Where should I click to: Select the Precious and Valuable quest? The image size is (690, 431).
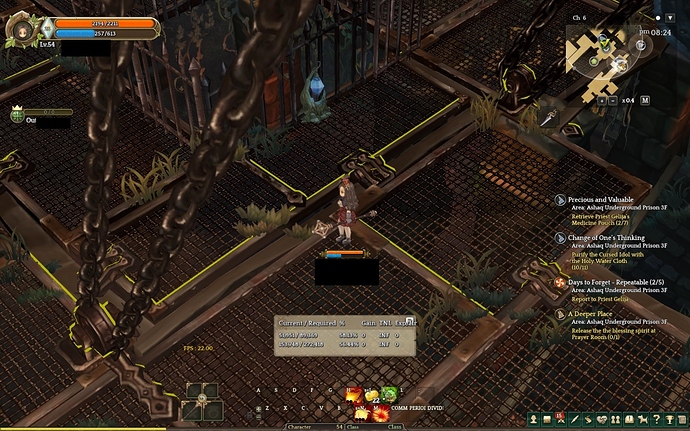point(601,200)
